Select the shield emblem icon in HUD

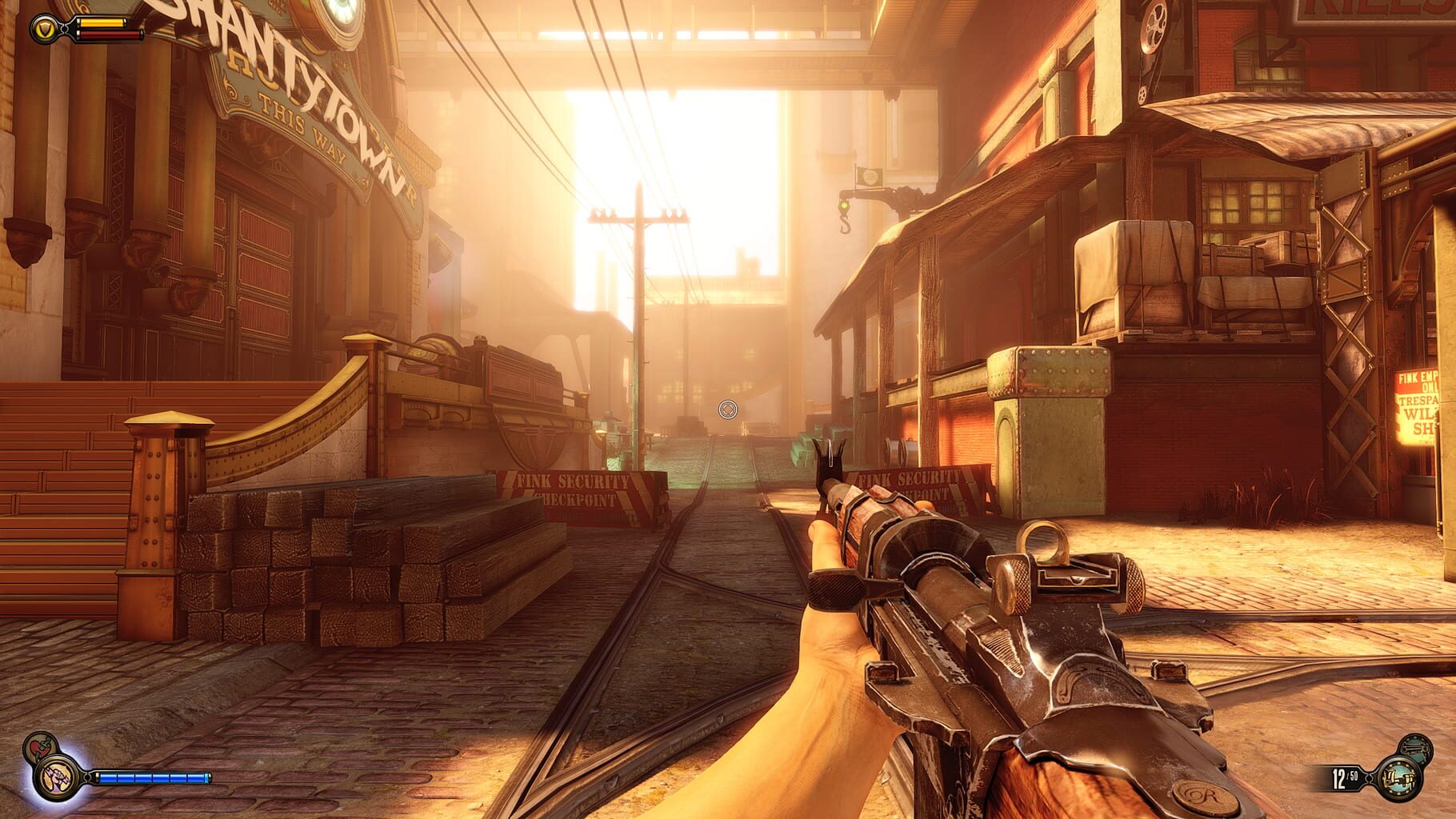[x=46, y=26]
